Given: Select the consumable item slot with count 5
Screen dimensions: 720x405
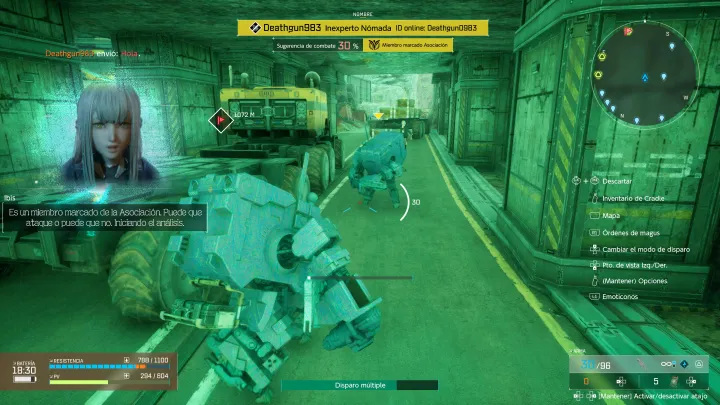Looking at the screenshot, I should (x=664, y=380).
